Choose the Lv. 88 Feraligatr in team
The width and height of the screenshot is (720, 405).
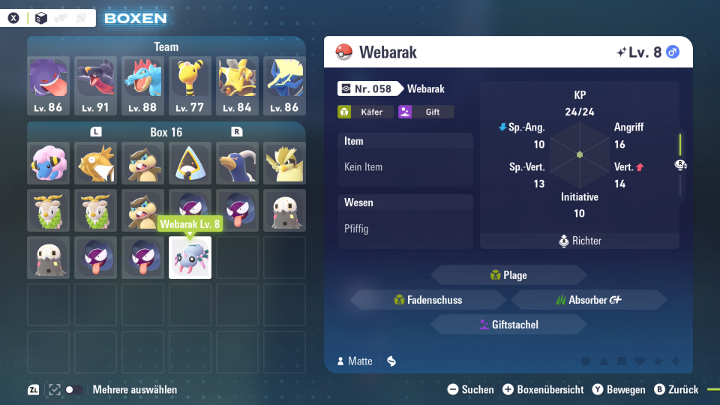tap(143, 84)
